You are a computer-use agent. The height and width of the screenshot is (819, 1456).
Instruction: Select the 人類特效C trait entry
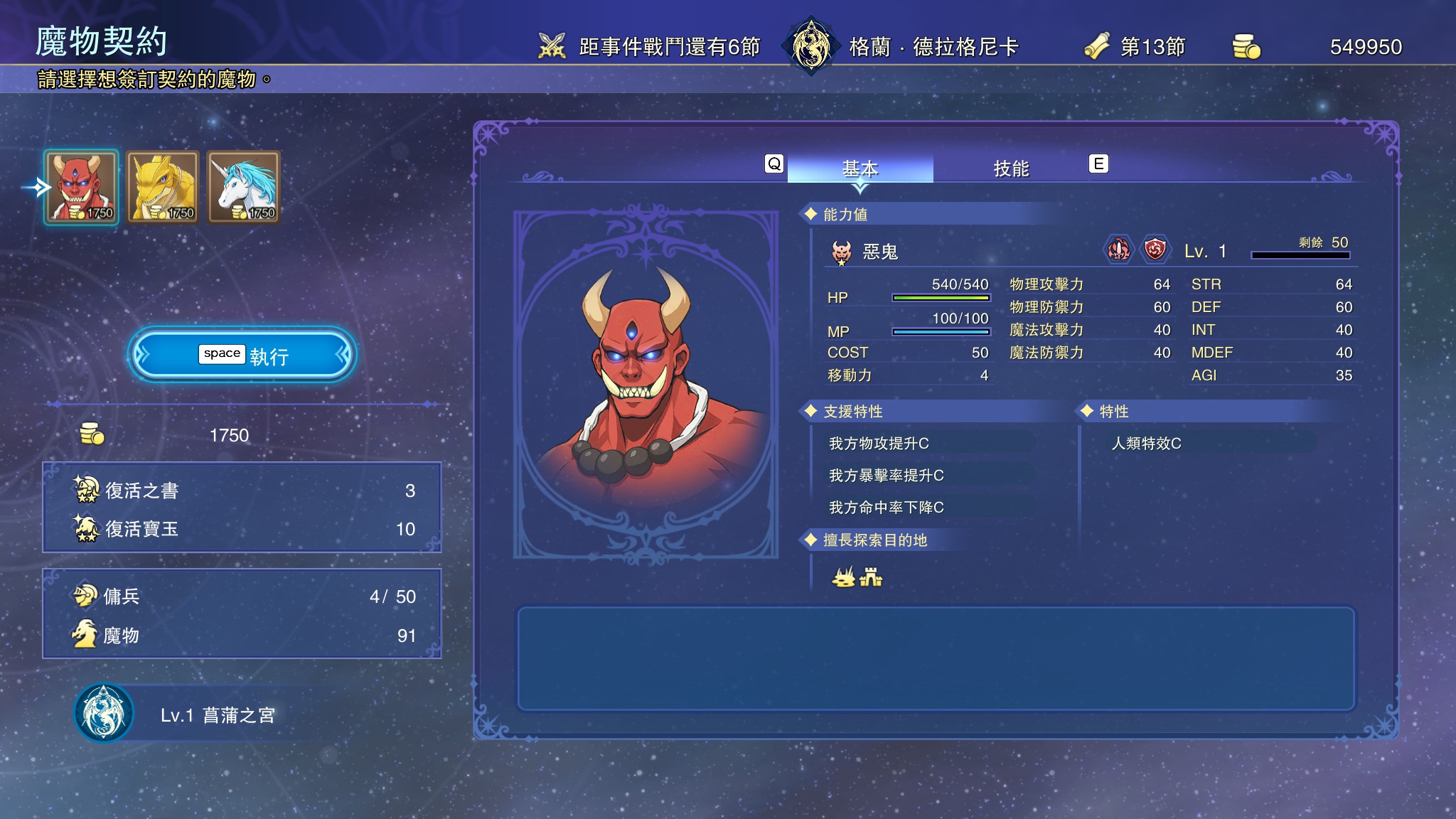point(1146,444)
